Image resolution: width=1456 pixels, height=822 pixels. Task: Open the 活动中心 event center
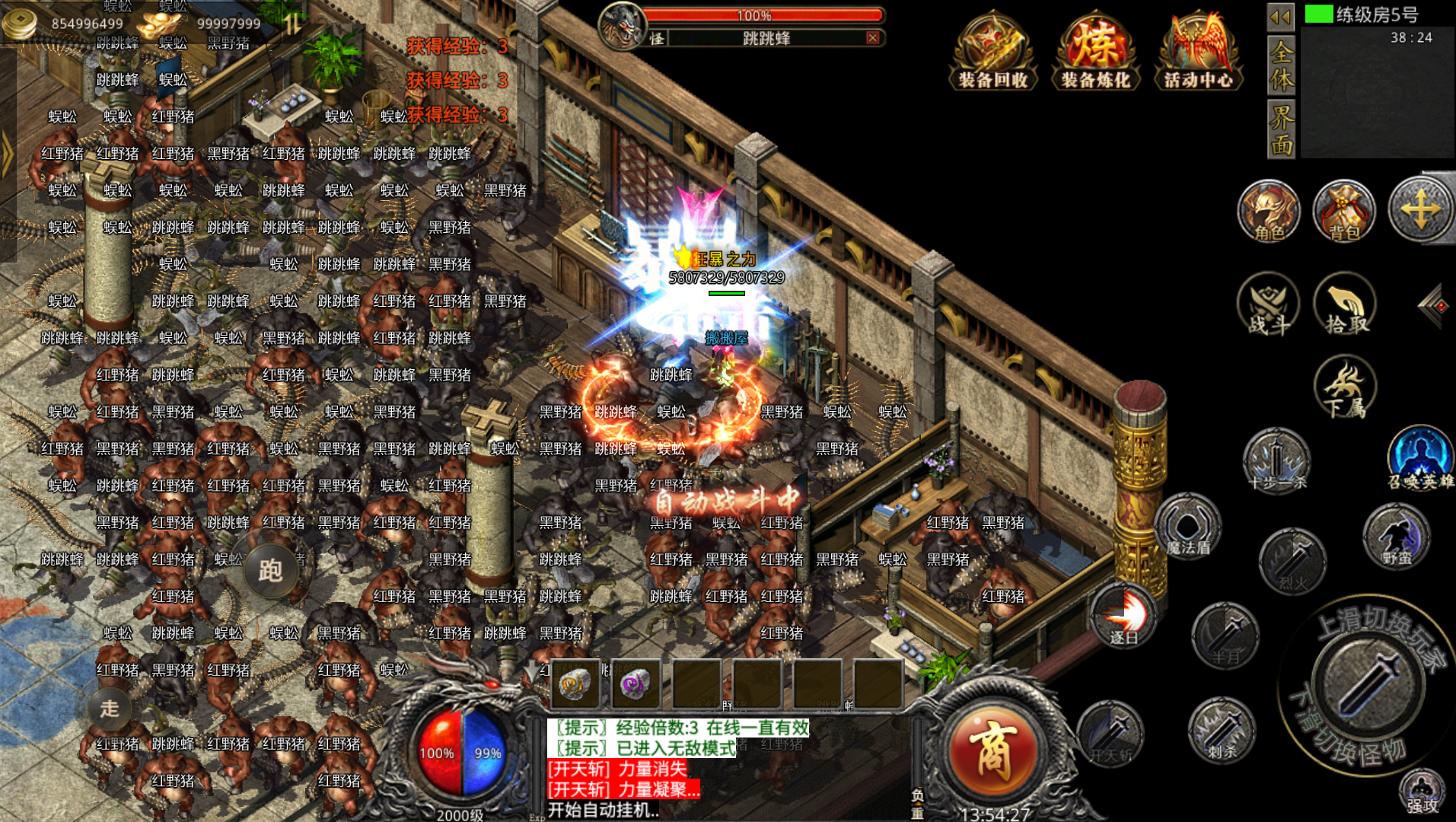1198,51
